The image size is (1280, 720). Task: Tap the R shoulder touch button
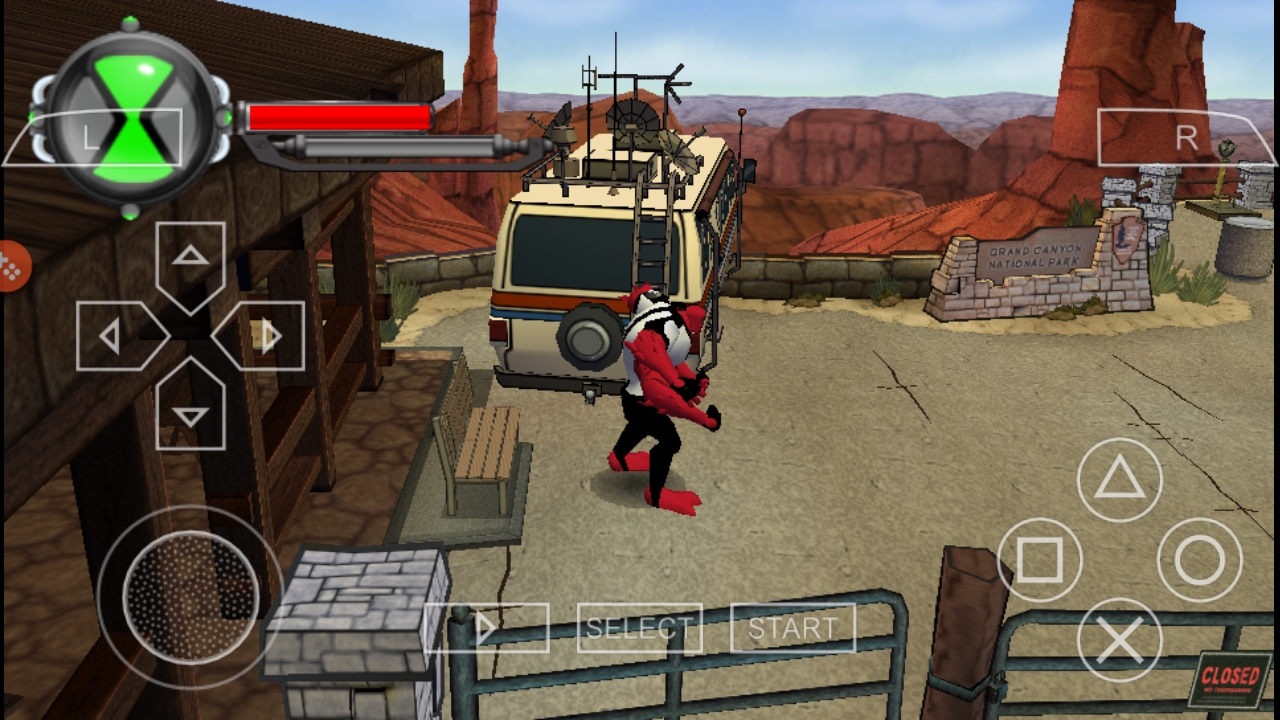tap(1186, 137)
